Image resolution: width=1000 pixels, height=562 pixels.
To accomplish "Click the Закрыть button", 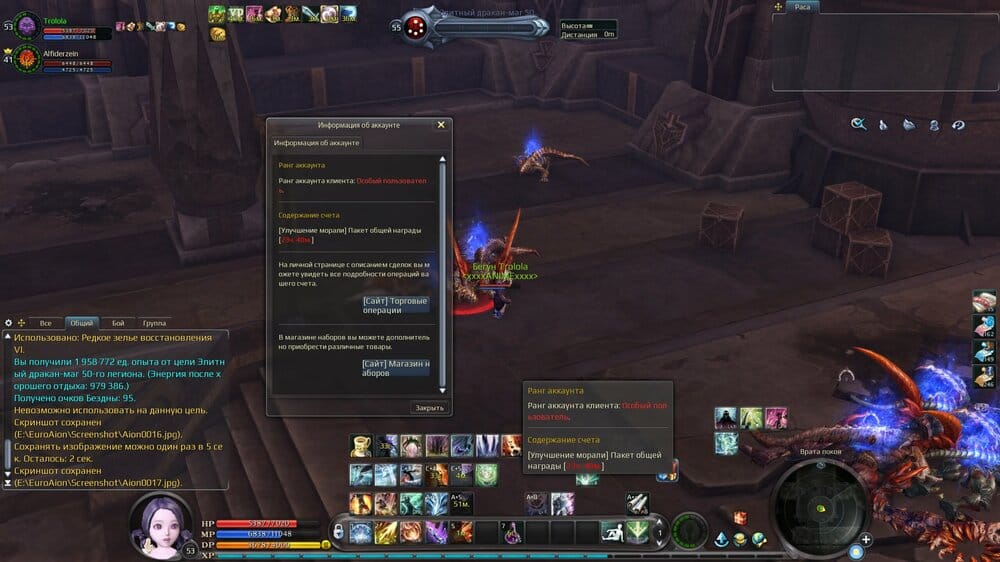I will coord(430,408).
